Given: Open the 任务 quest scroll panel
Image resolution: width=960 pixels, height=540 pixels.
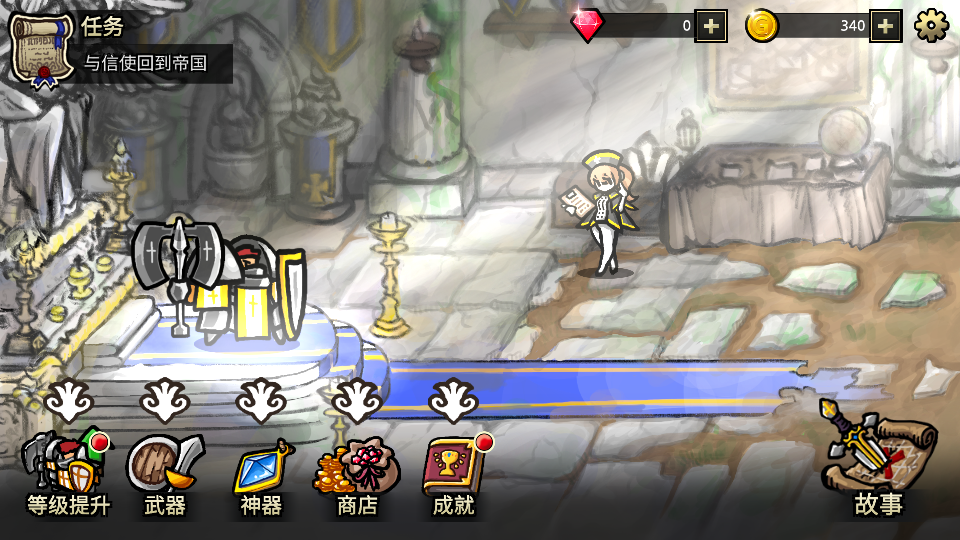Looking at the screenshot, I should point(42,47).
